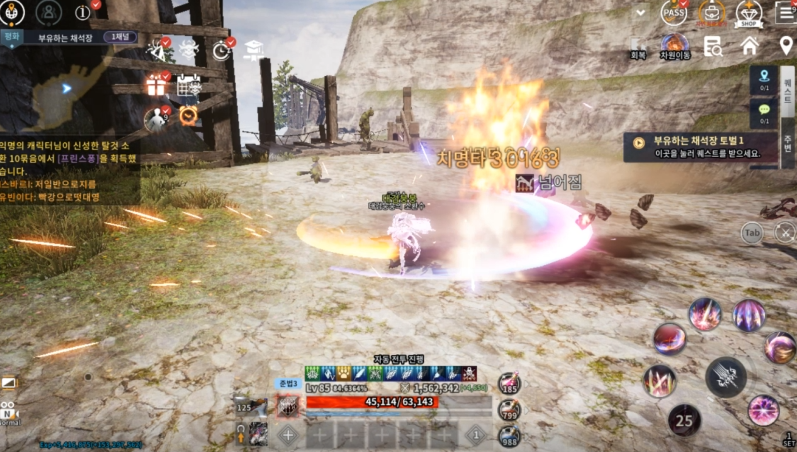Trigger the main claw attack button

pos(724,377)
